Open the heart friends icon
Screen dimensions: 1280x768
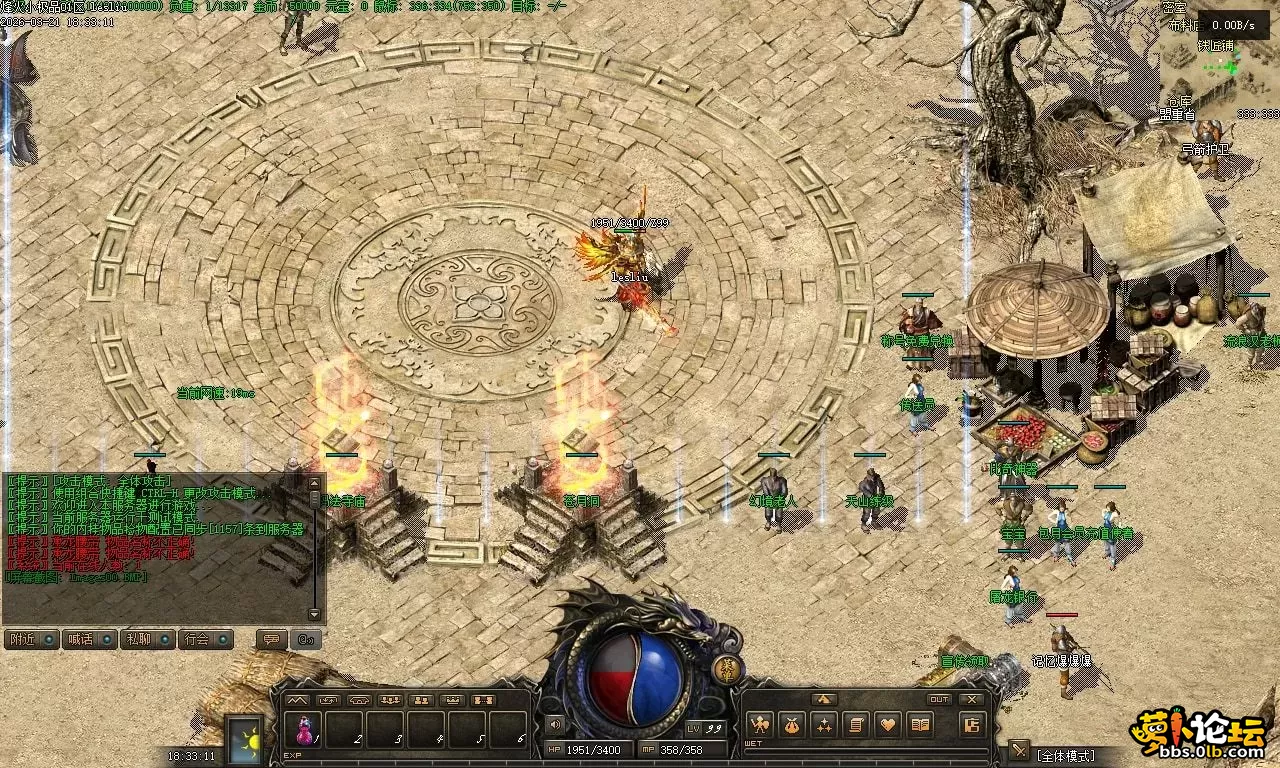click(888, 724)
